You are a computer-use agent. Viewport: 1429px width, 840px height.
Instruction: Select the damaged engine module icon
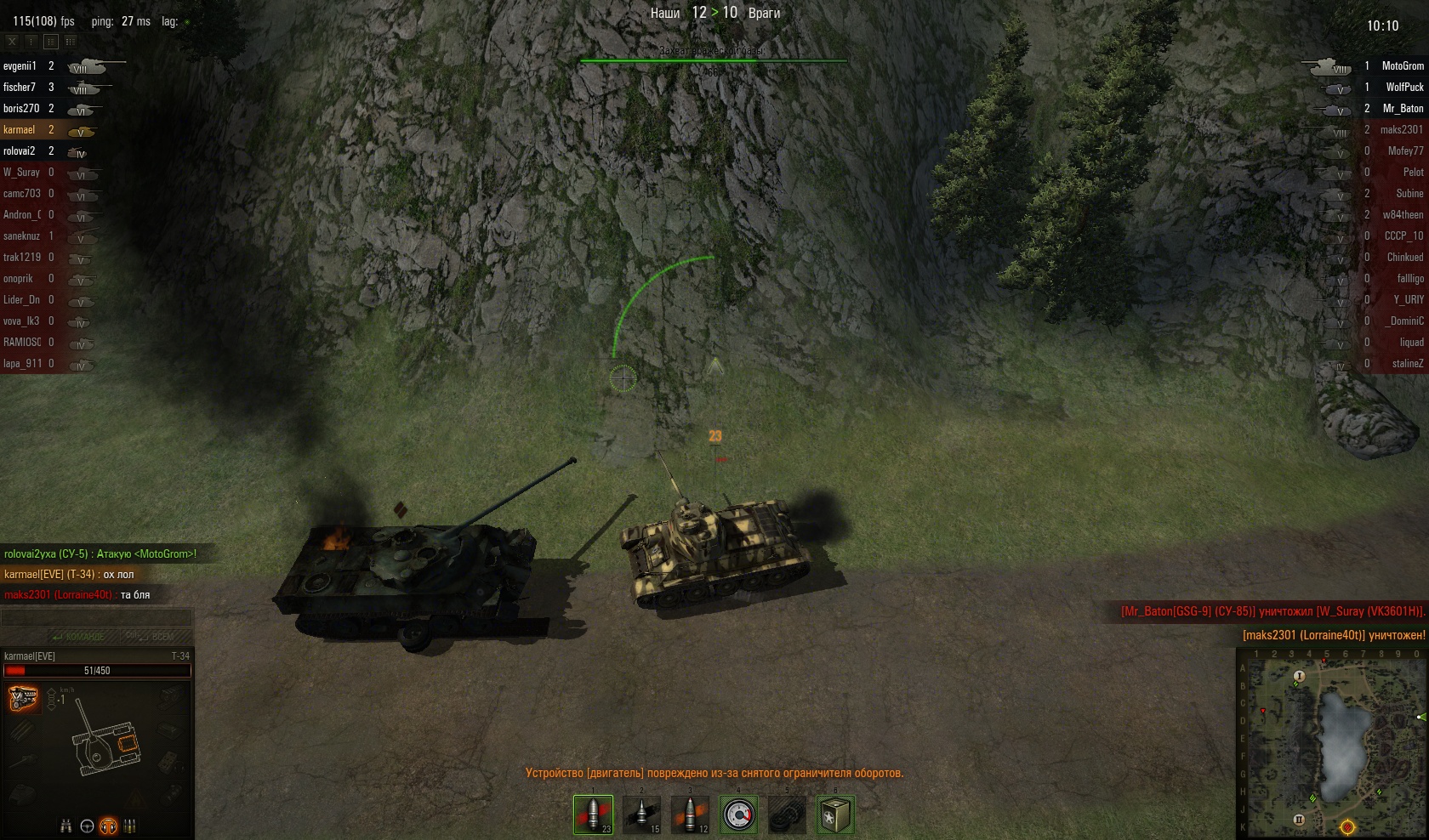[x=23, y=699]
